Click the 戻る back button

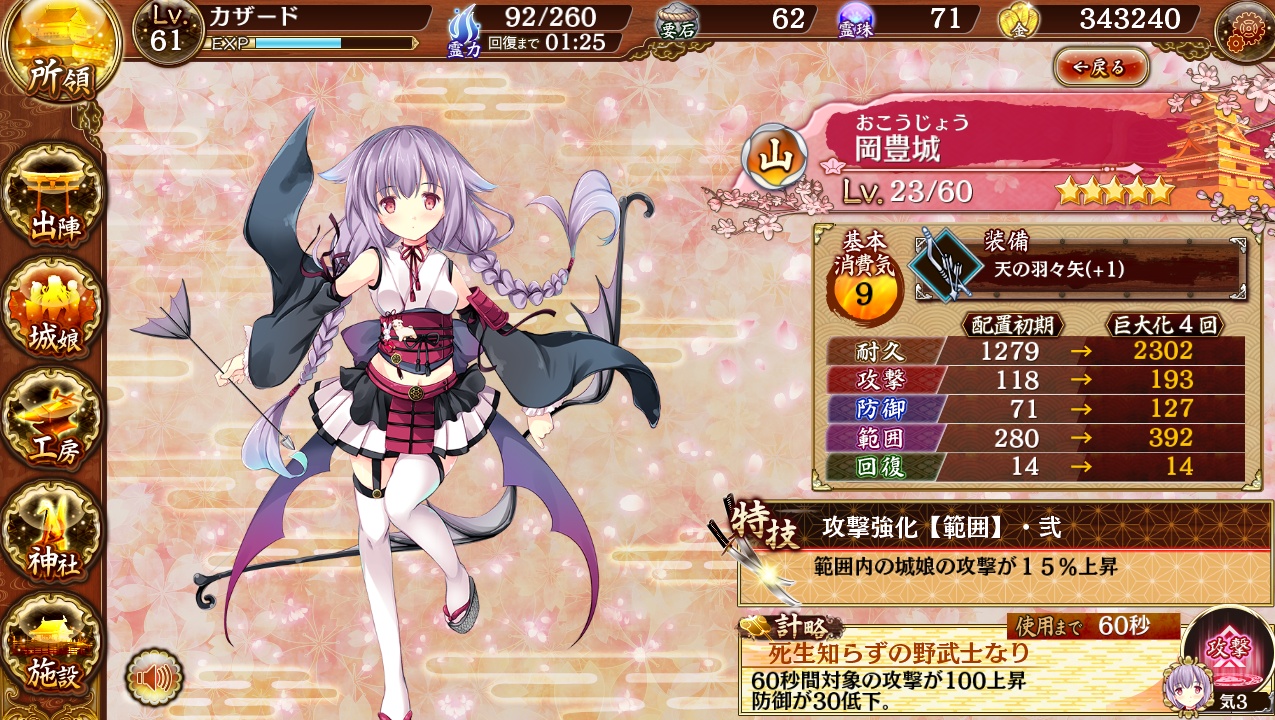tap(1101, 67)
